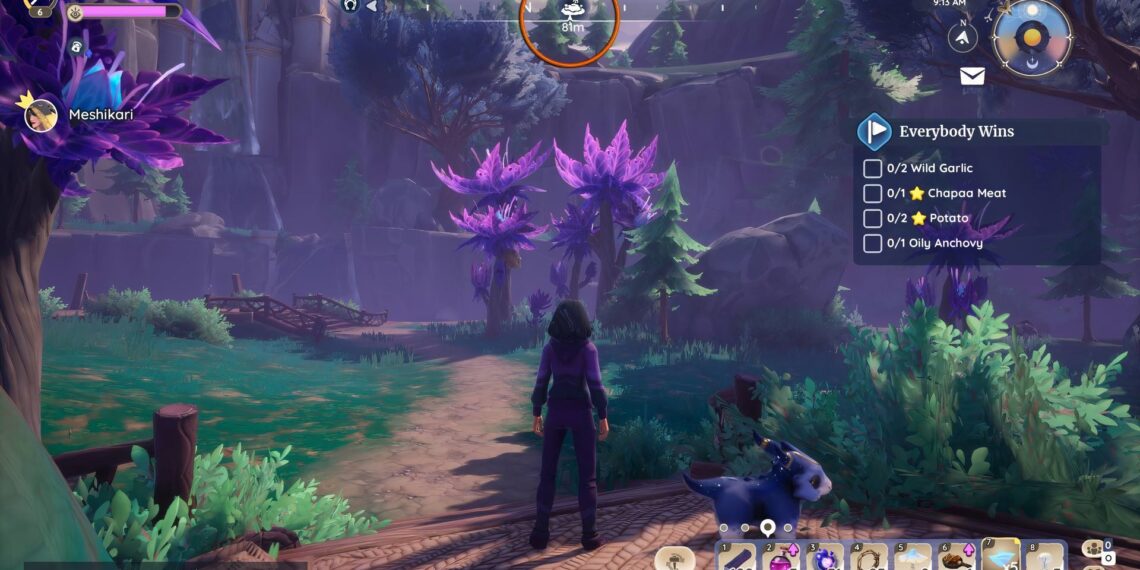Click the north compass arrow icon
The height and width of the screenshot is (570, 1140).
(962, 37)
